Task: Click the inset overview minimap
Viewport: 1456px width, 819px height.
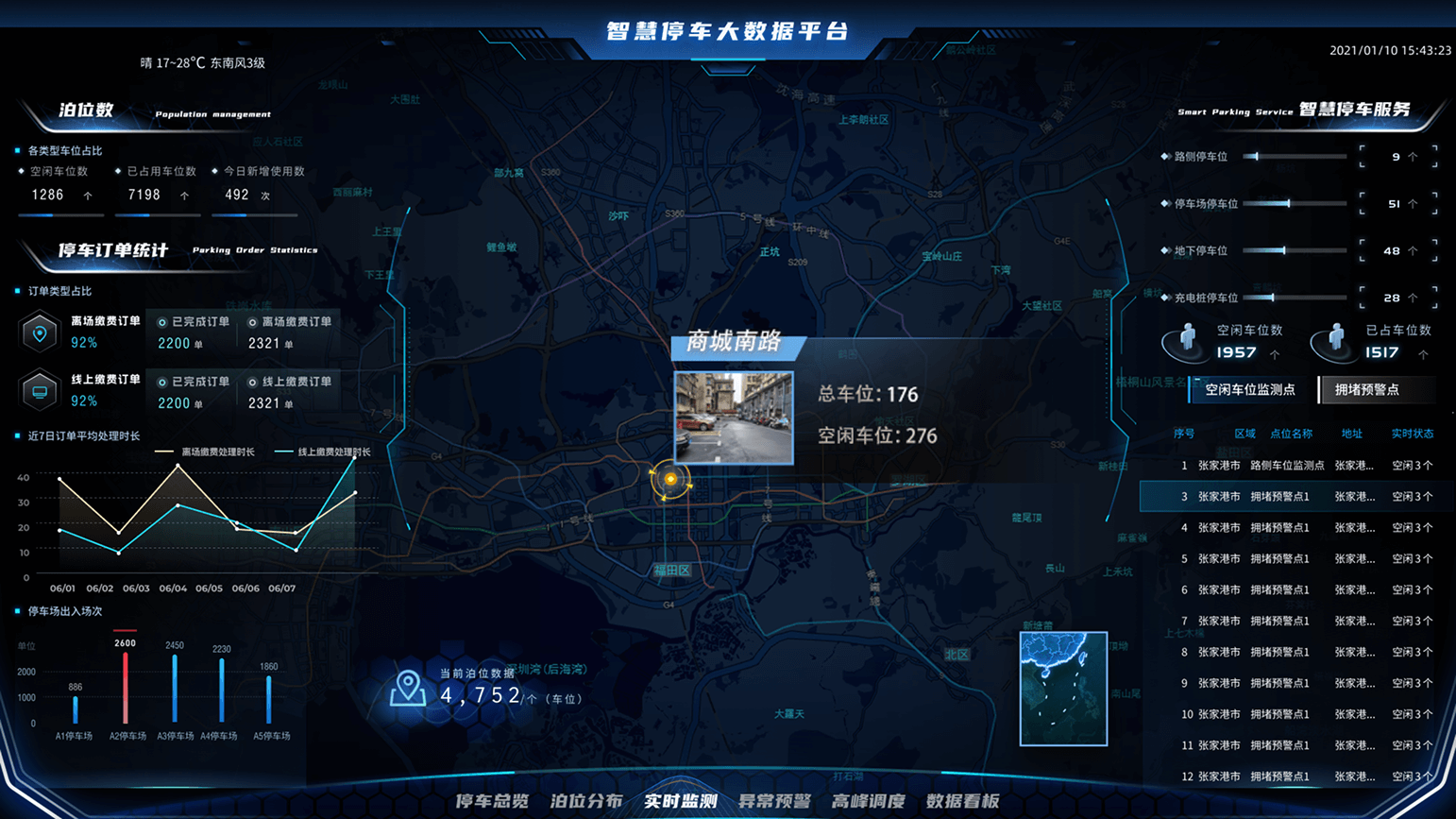Action: point(1063,689)
